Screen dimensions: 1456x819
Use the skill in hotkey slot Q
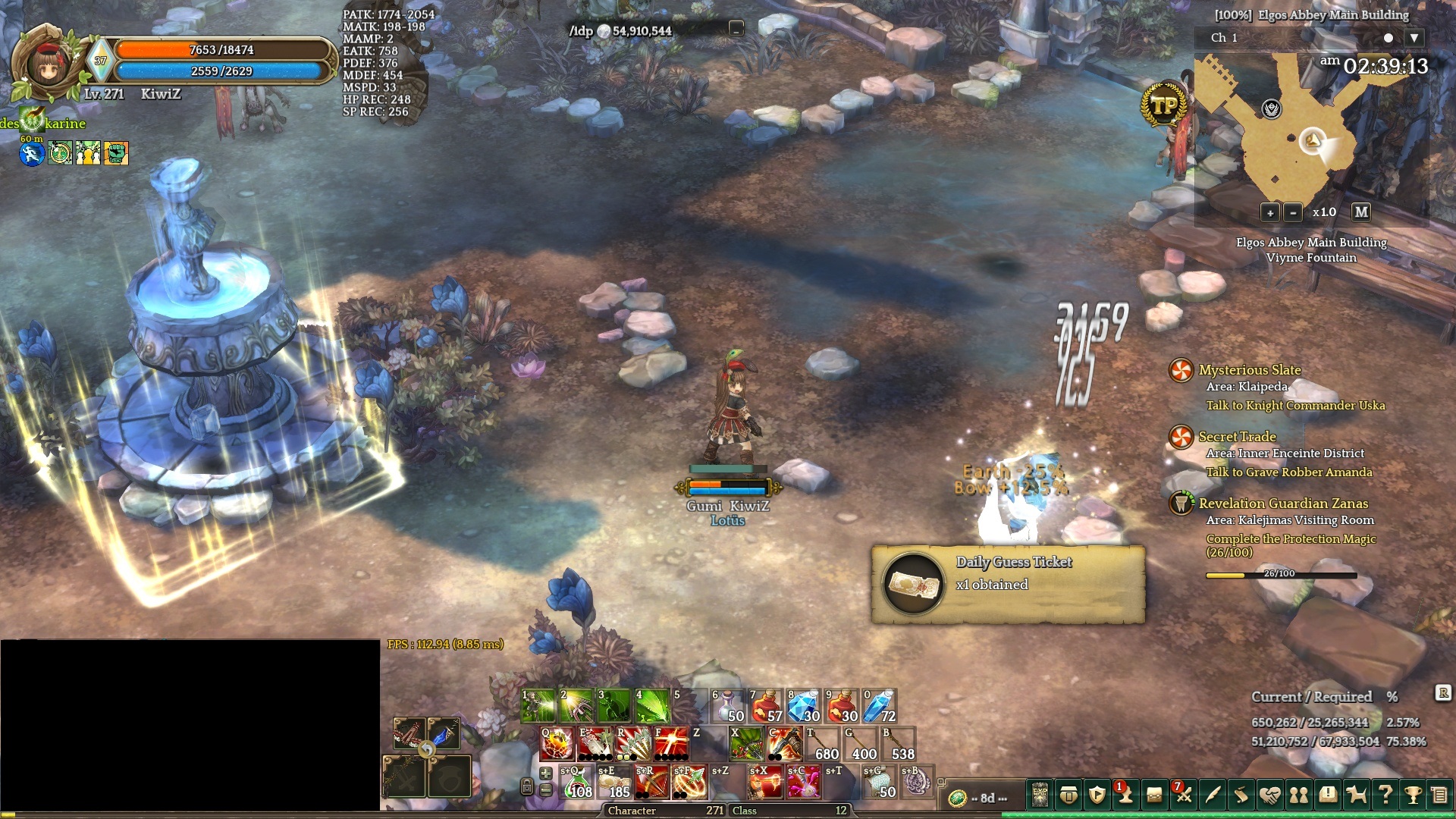(557, 744)
